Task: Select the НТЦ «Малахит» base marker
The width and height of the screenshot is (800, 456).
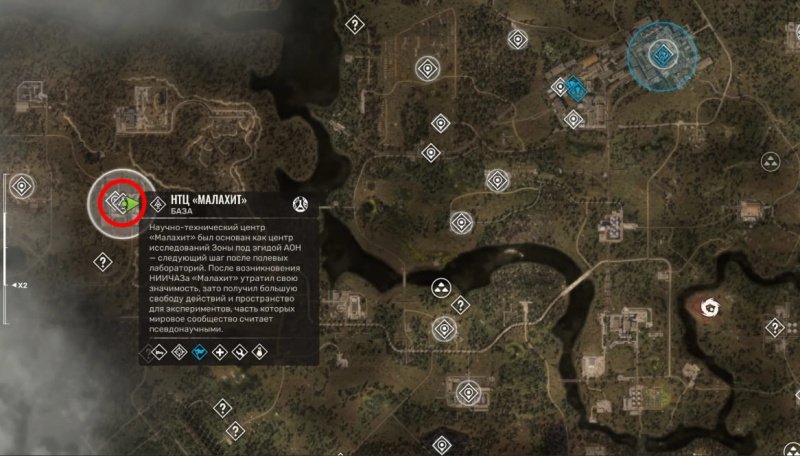Action: click(119, 204)
